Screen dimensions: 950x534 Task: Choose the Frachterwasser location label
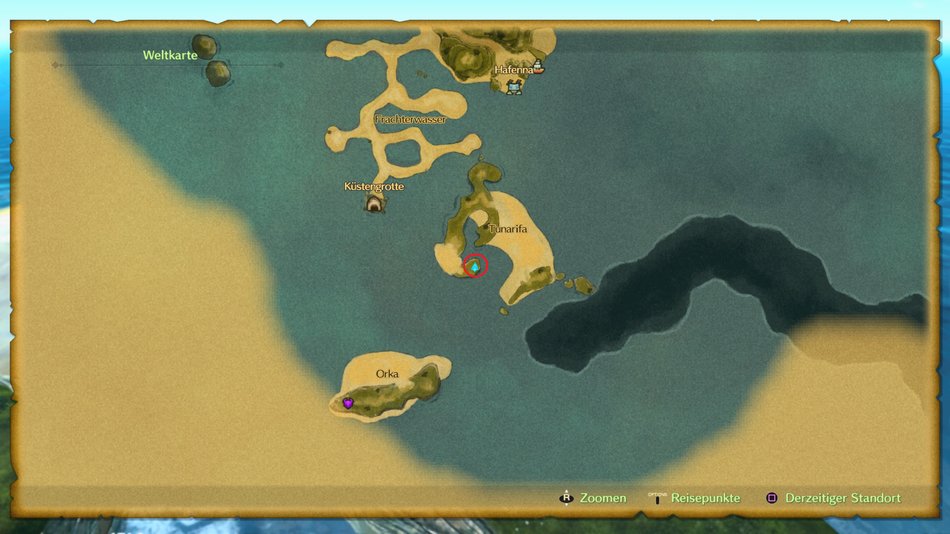click(x=410, y=120)
